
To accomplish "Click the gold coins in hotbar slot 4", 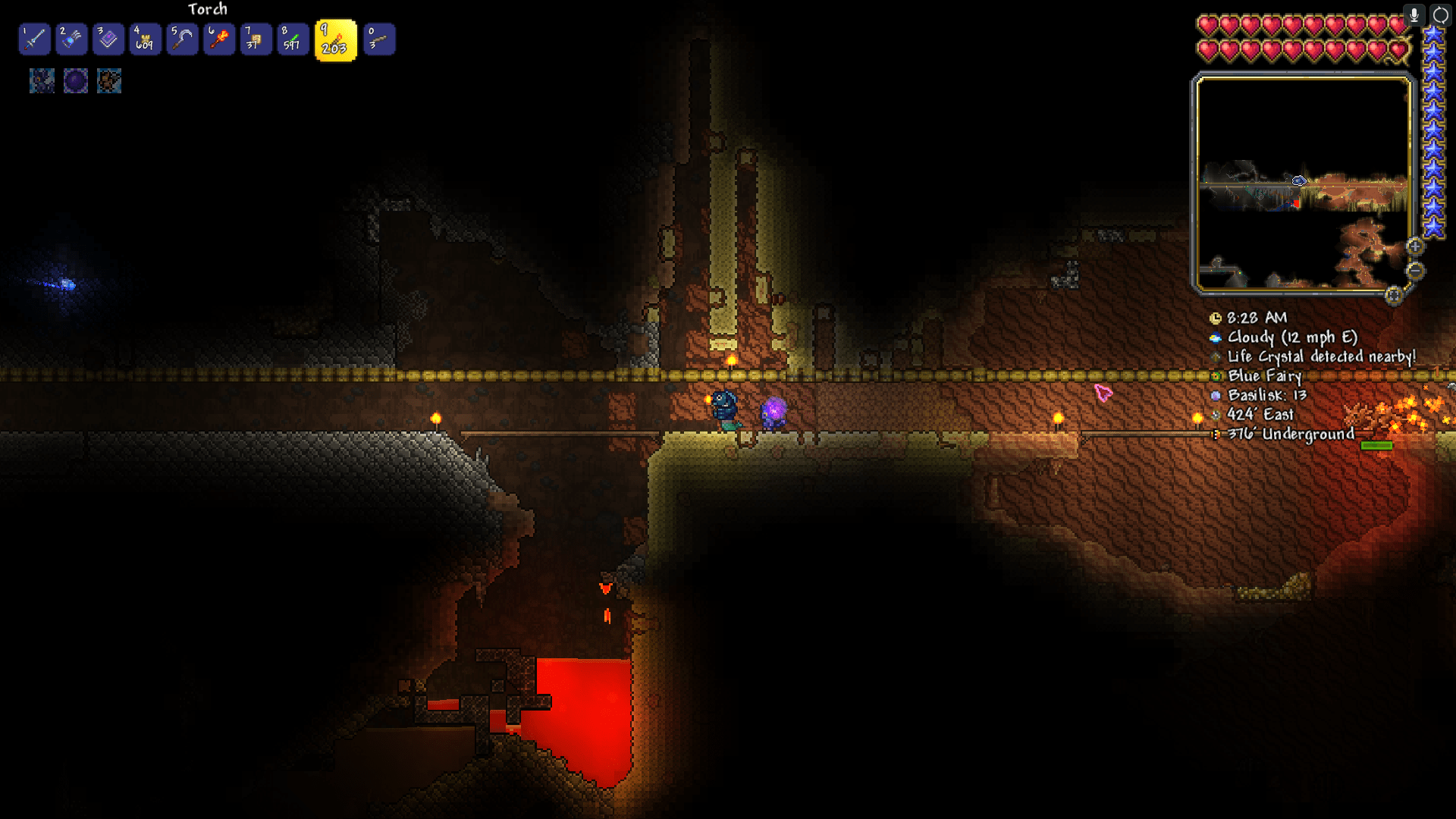I will coord(145,39).
